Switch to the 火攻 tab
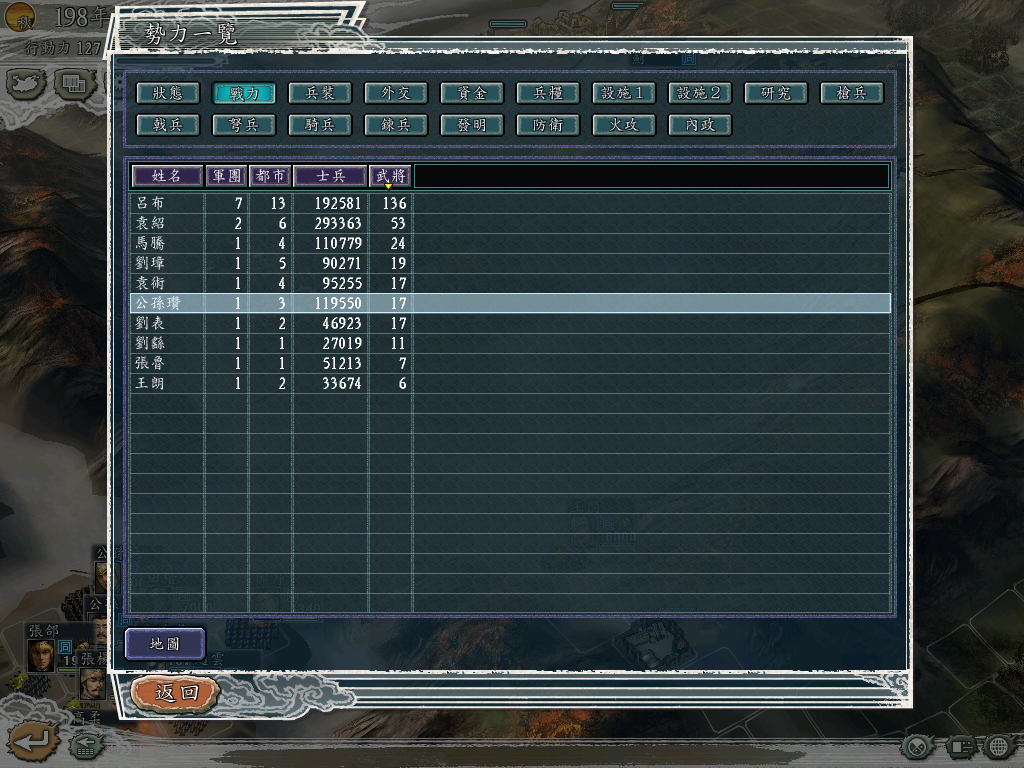The image size is (1024, 768). (x=623, y=125)
